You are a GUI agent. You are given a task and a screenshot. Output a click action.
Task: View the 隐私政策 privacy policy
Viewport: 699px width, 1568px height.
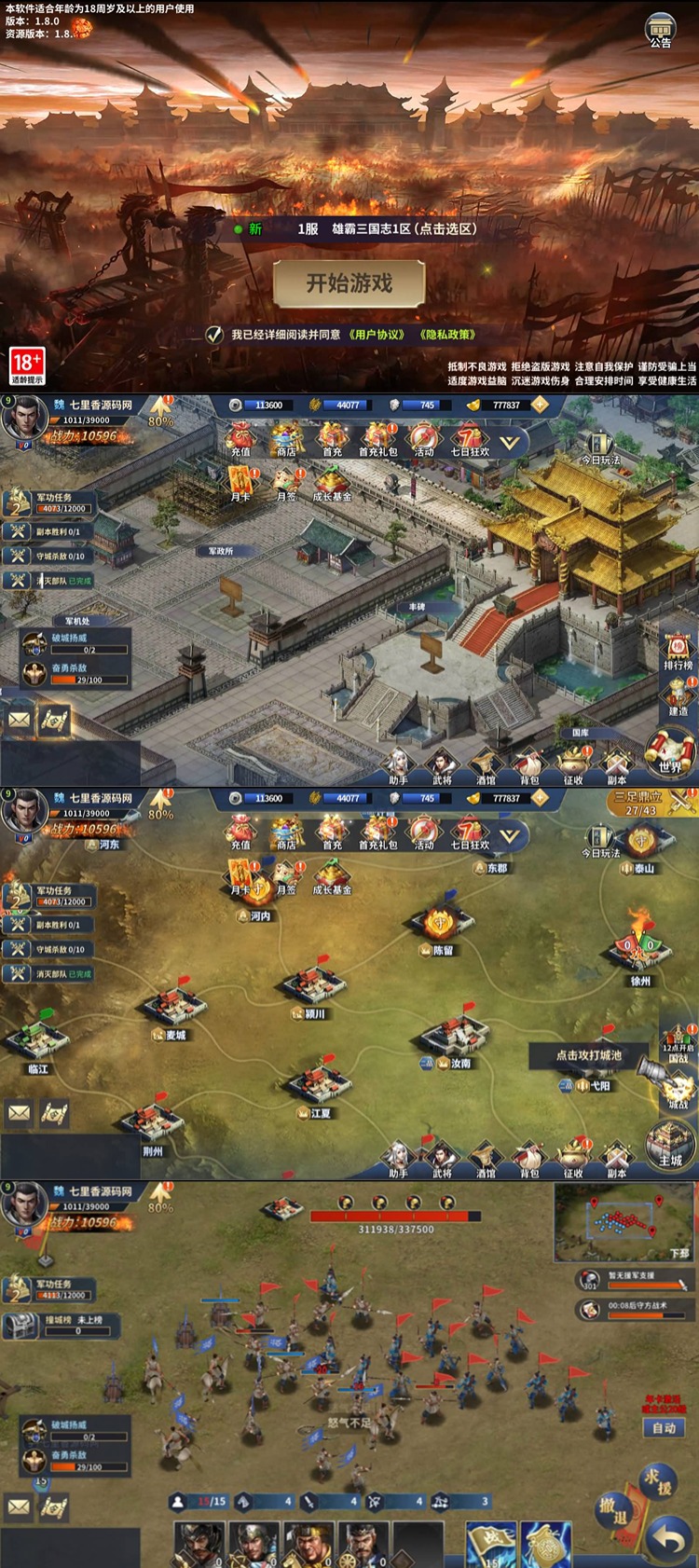[x=447, y=335]
